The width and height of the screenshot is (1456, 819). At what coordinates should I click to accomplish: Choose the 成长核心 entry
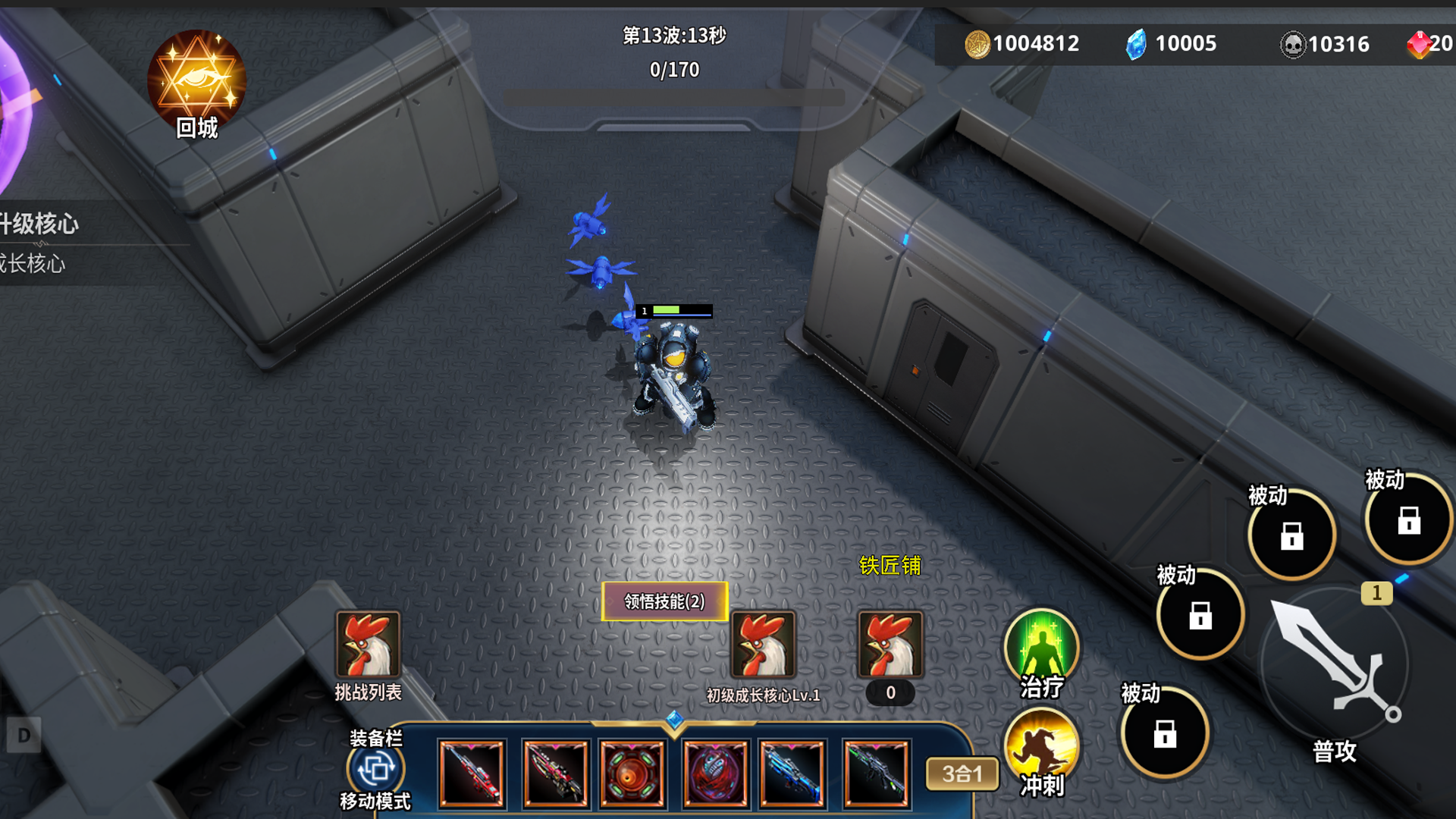tap(34, 264)
